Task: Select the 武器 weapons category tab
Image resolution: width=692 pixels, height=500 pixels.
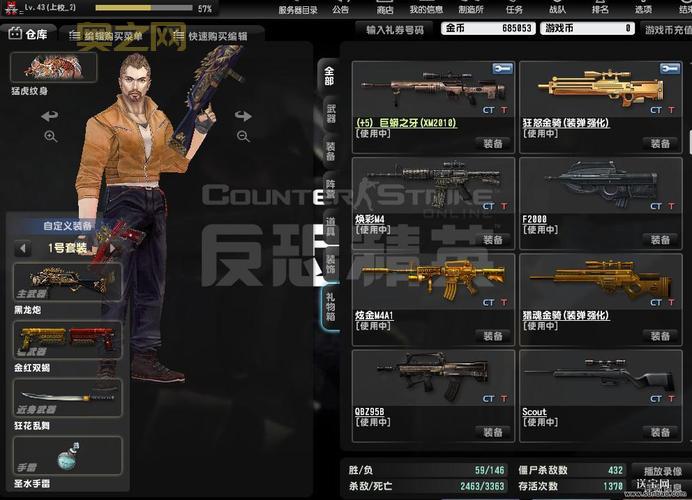Action: (x=329, y=114)
